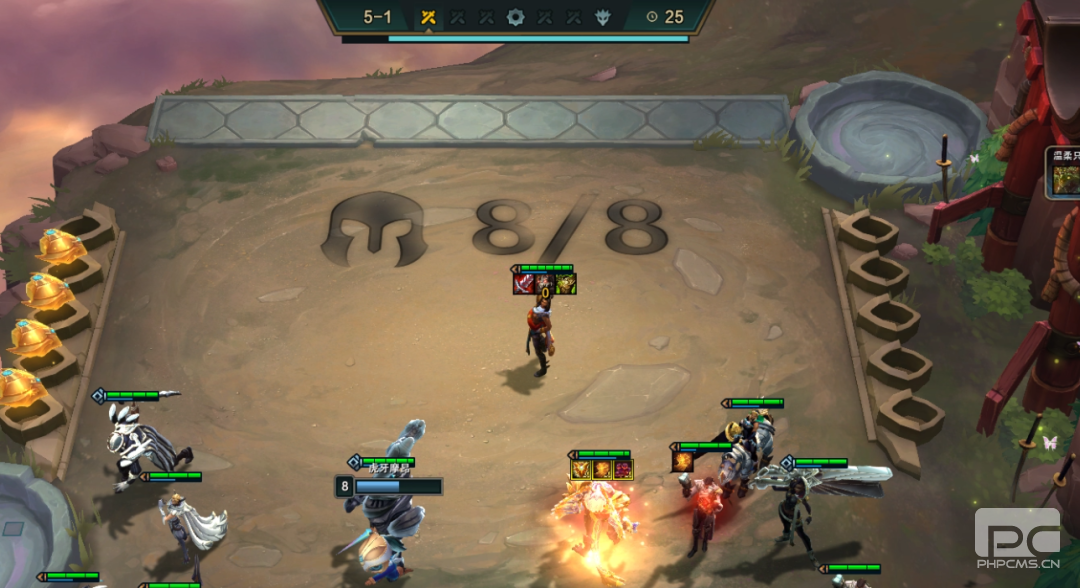Screen dimensions: 1080x588
Task: Click the fiery item on red-armored champion
Action: 683,461
